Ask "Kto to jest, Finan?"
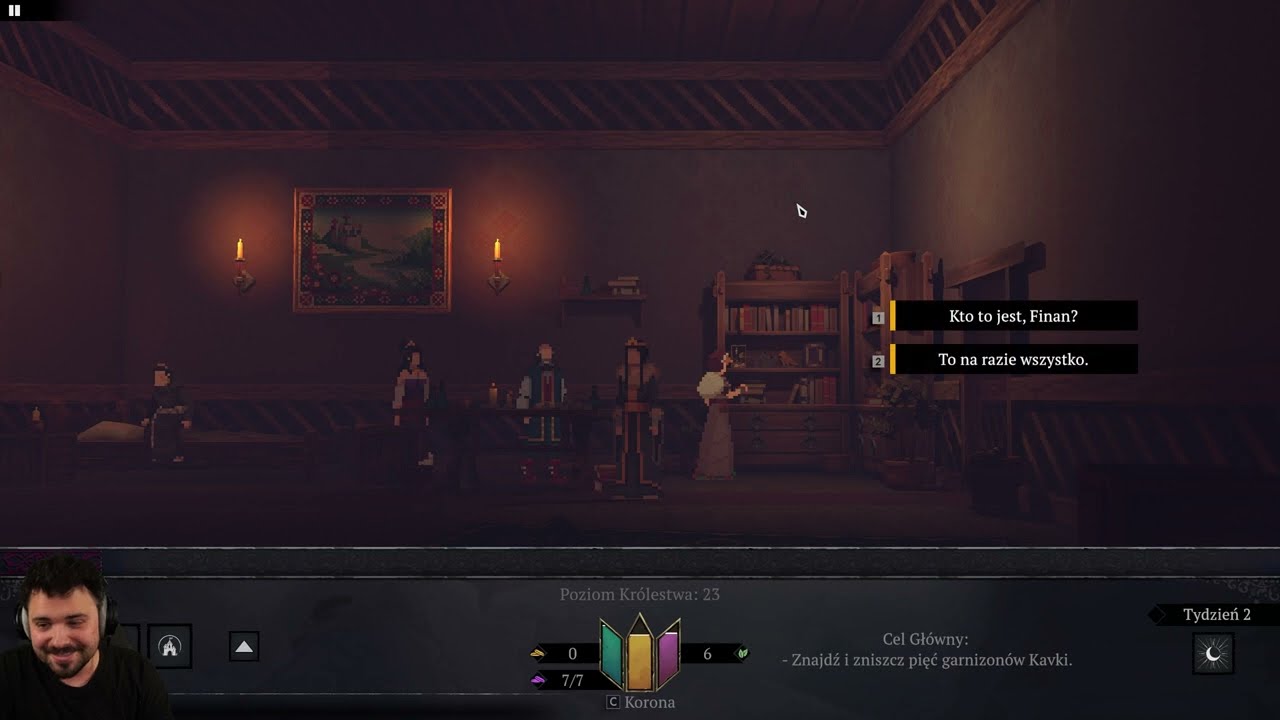This screenshot has height=720, width=1280. pyautogui.click(x=1013, y=316)
